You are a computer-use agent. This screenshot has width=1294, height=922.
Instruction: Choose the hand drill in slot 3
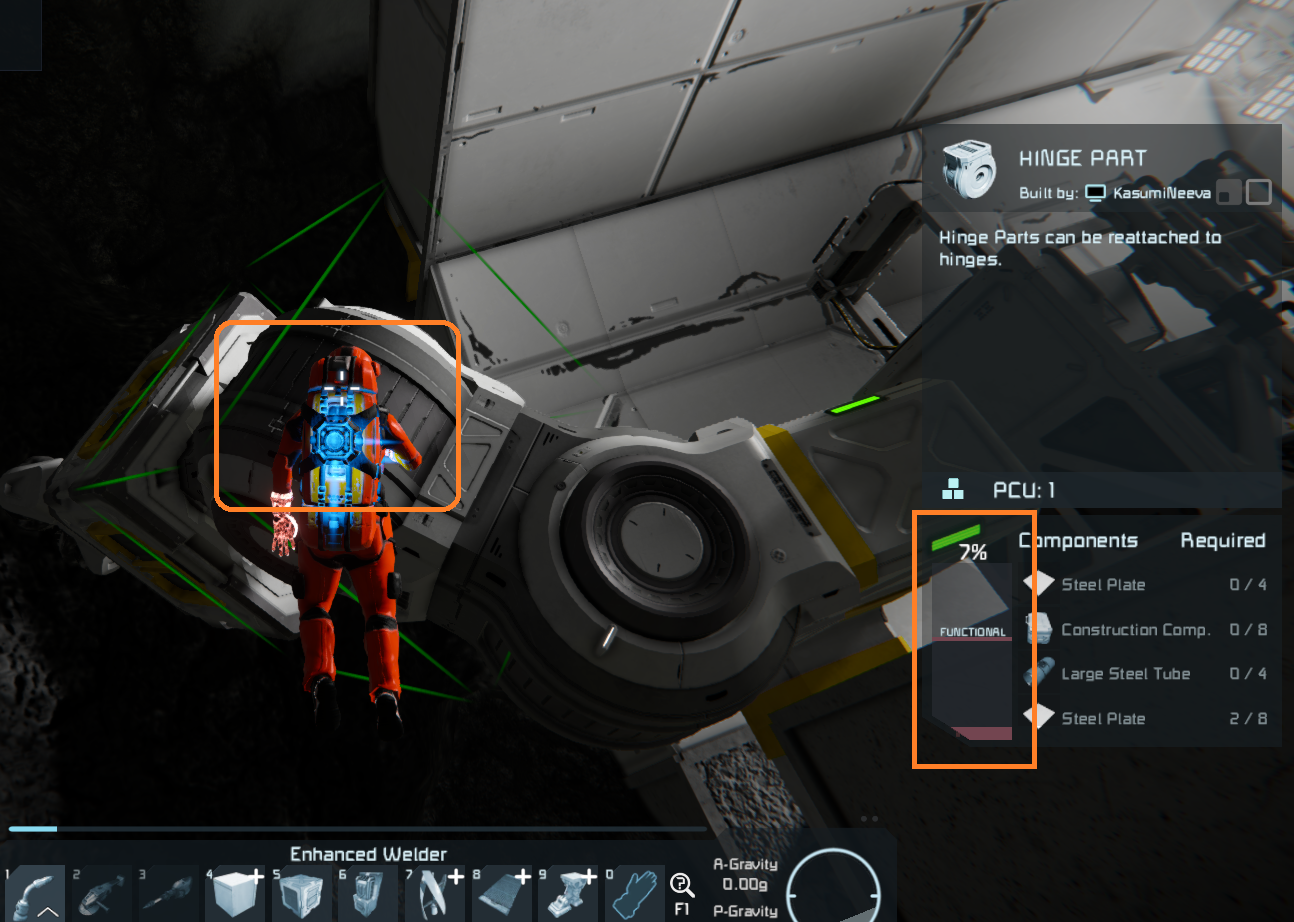pyautogui.click(x=168, y=894)
